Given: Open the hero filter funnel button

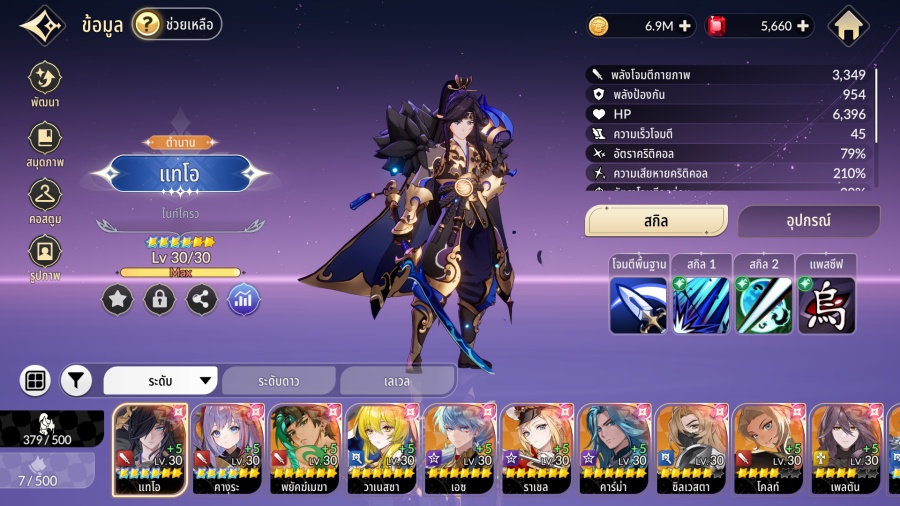Looking at the screenshot, I should click(76, 380).
